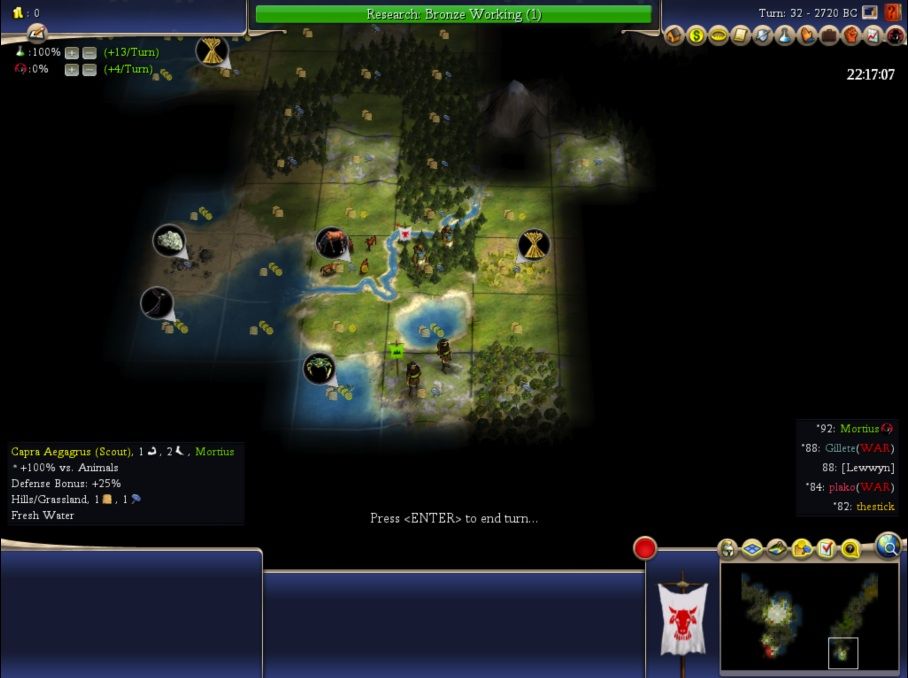The width and height of the screenshot is (908, 678).
Task: Open the globe view magnifier button
Action: tap(888, 544)
